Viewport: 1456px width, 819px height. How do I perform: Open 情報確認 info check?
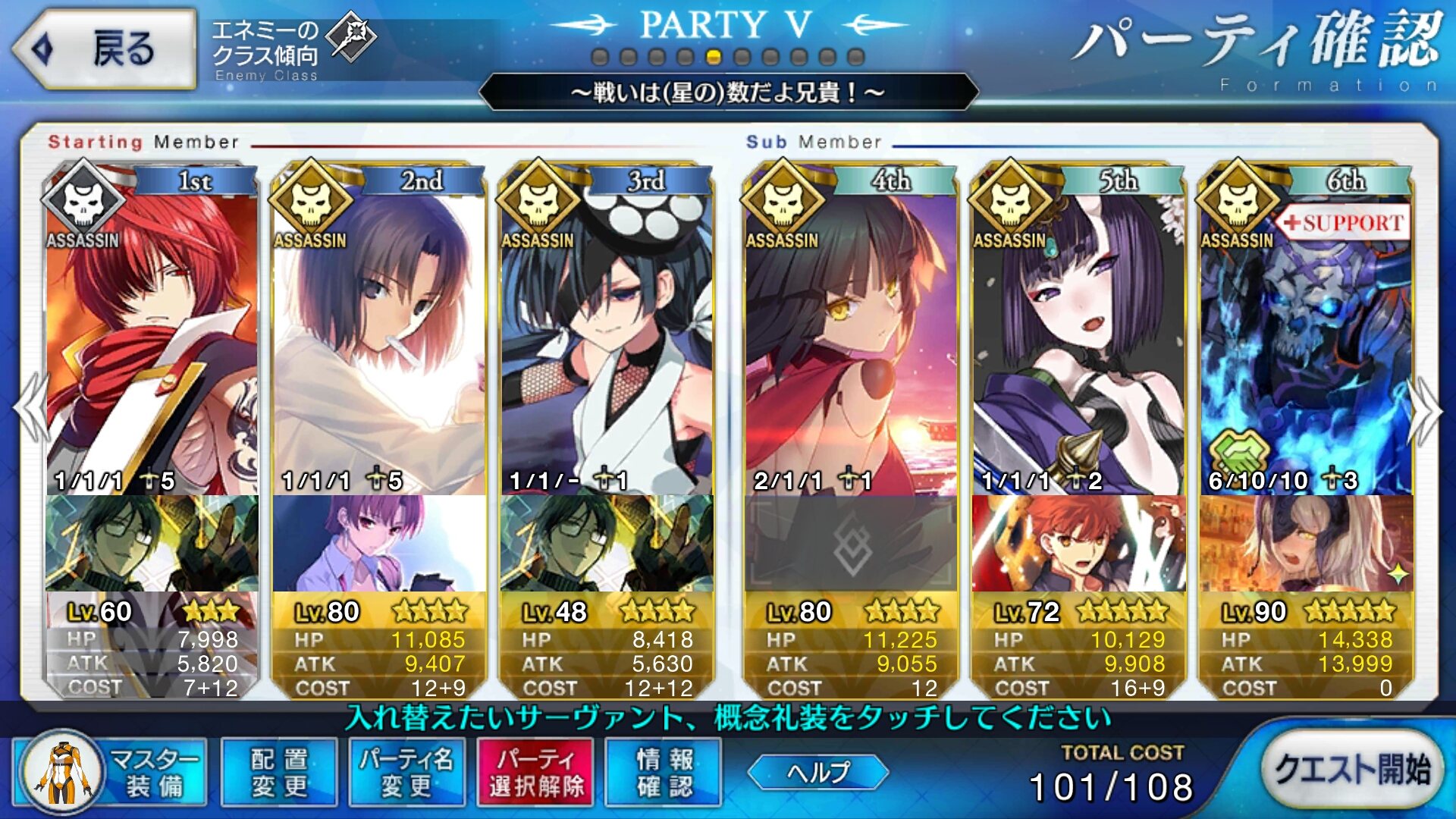pyautogui.click(x=664, y=772)
